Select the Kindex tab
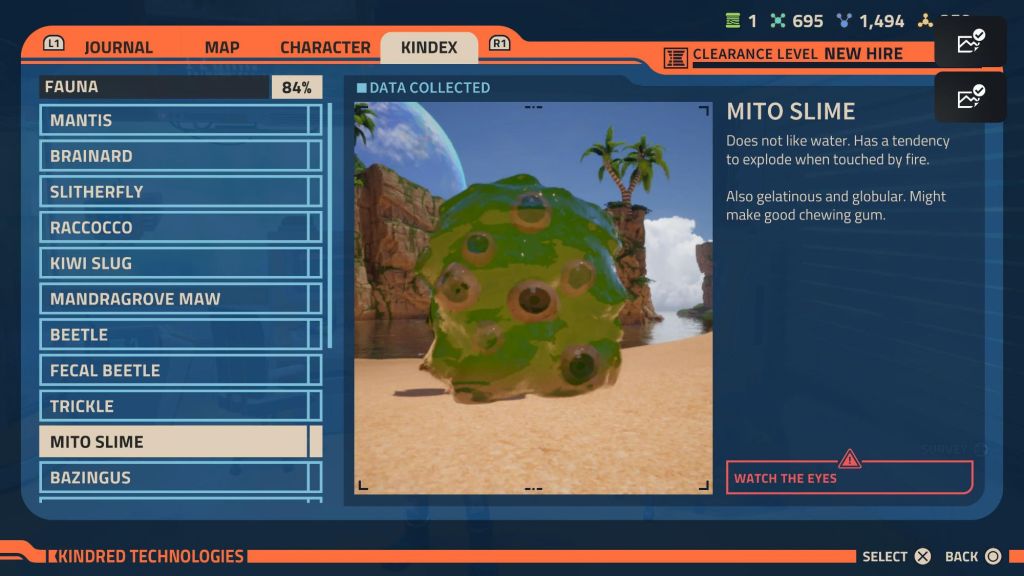Screen dimensions: 1024x576 pos(429,47)
